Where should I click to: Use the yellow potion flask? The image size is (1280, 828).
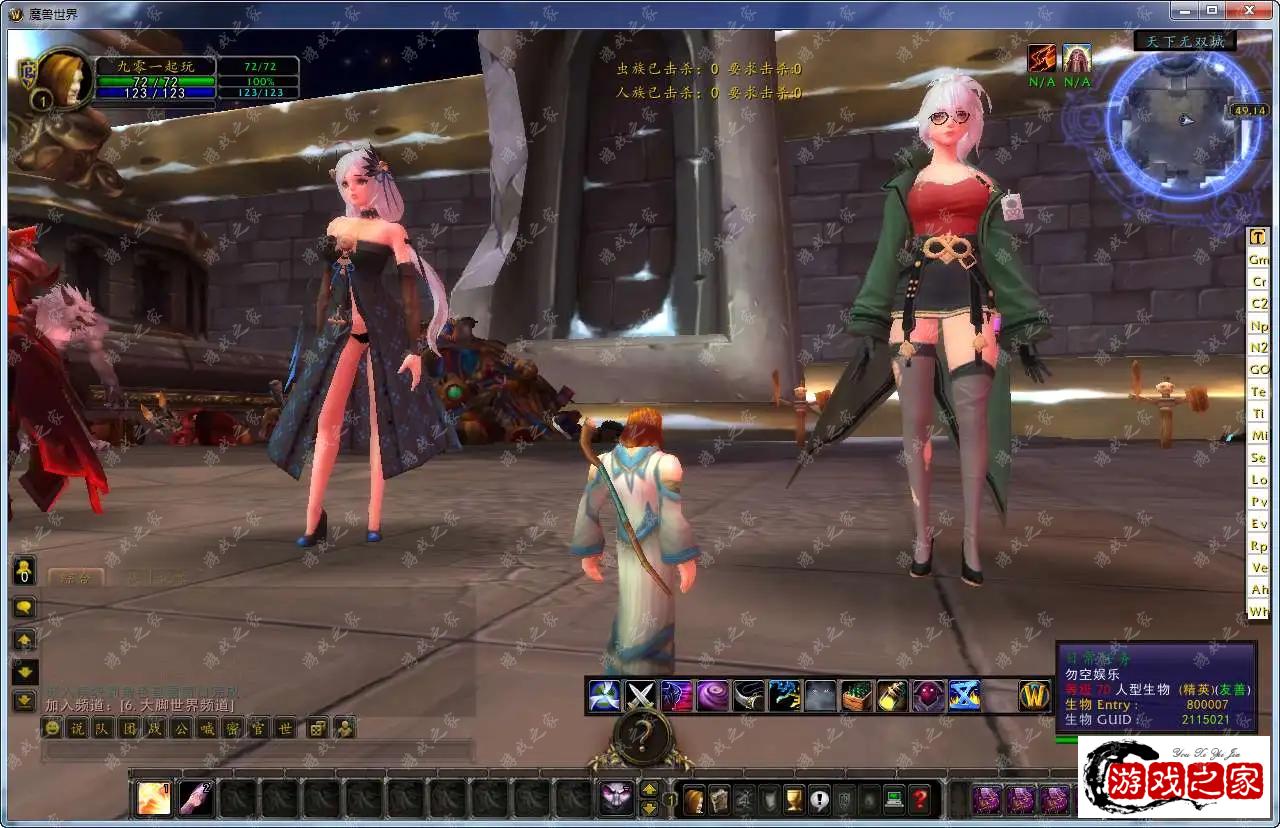tap(892, 695)
